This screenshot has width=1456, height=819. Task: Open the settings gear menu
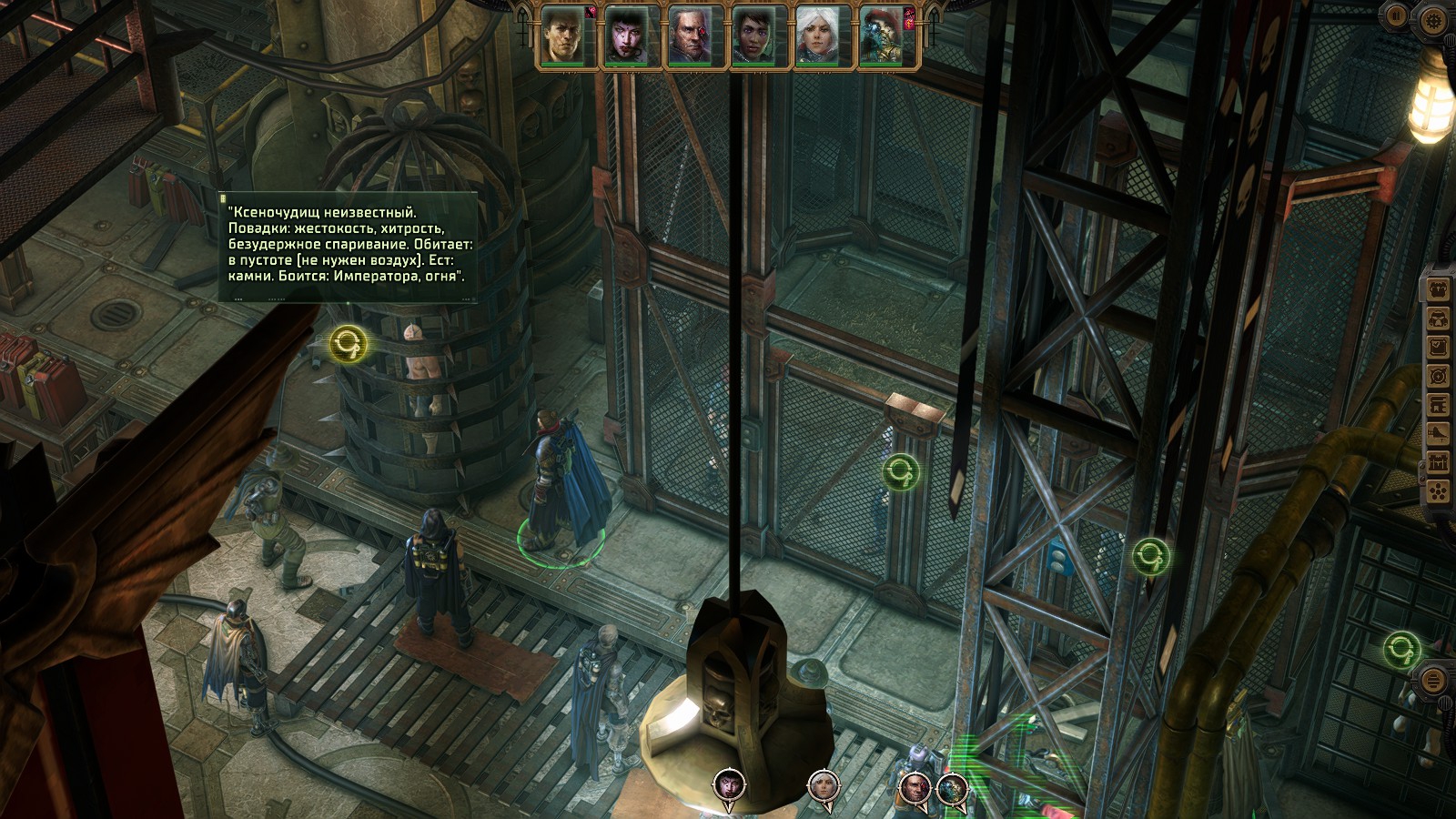pyautogui.click(x=1433, y=19)
